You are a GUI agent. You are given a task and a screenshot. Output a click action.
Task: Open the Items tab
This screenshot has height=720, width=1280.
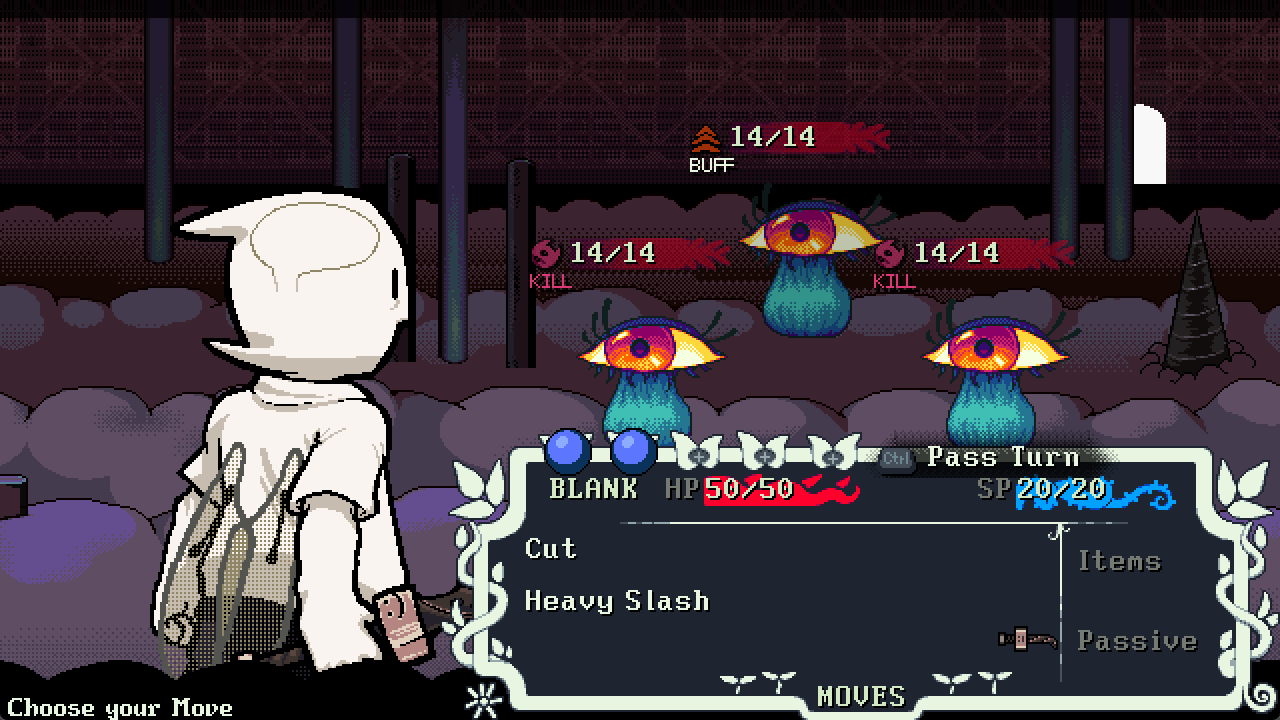click(1119, 561)
